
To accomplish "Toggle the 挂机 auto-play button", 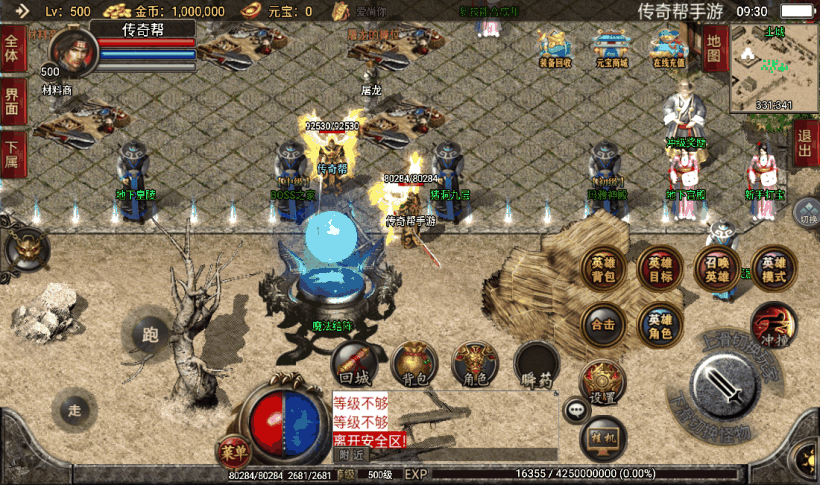I will pos(603,437).
